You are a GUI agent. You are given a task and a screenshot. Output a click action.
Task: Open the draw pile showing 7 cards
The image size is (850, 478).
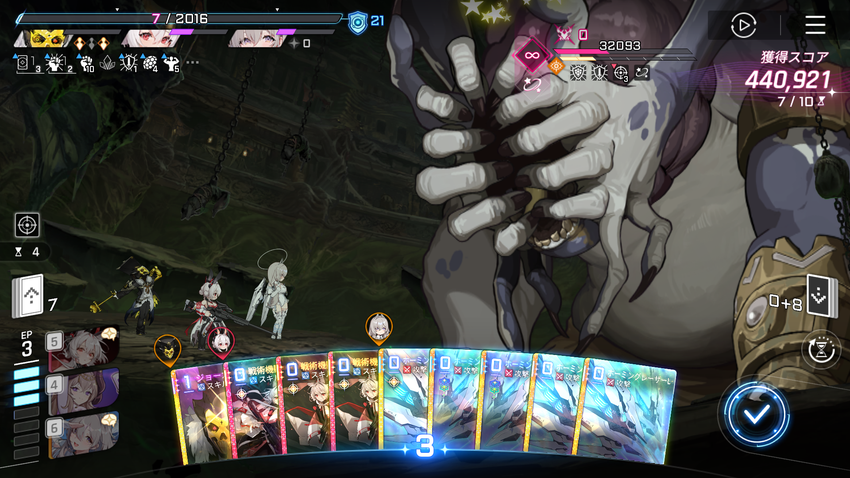(28, 296)
